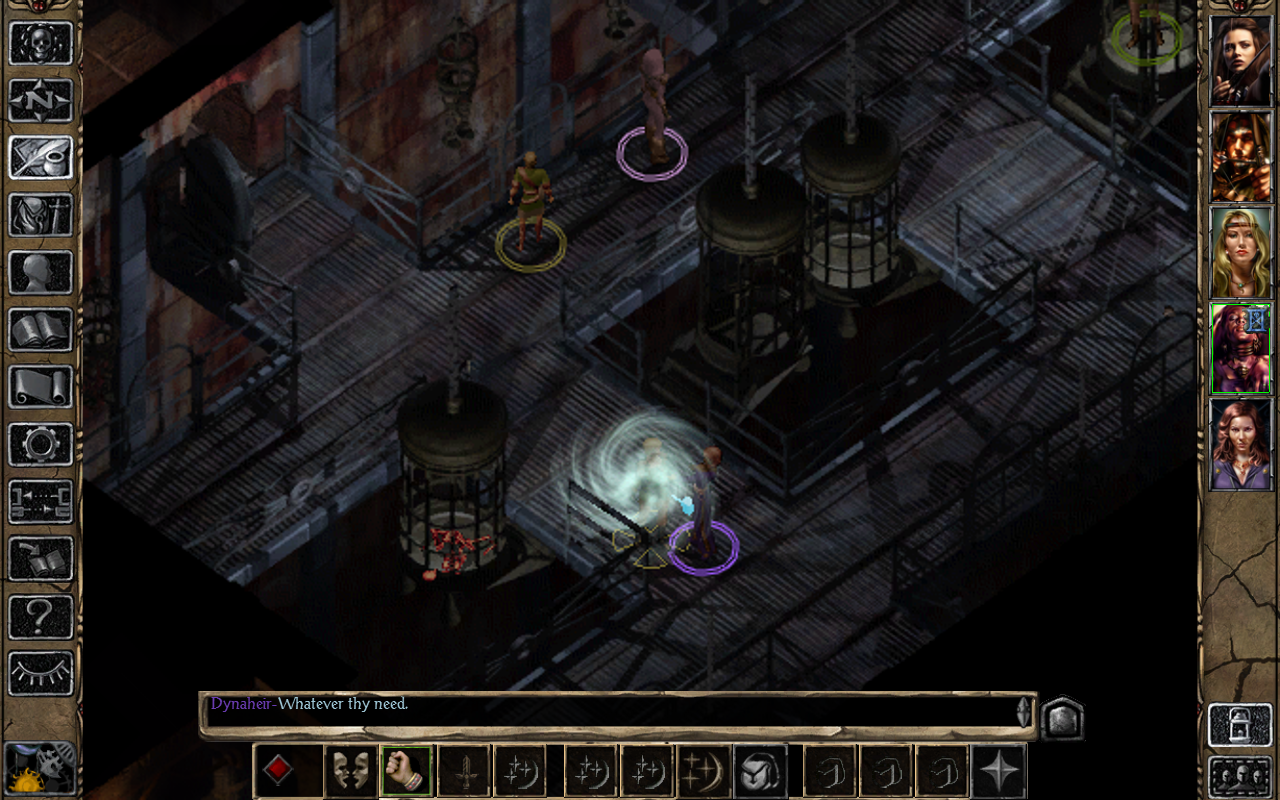Select the brunette archer portrait at the top
This screenshot has width=1280, height=800.
[1240, 60]
